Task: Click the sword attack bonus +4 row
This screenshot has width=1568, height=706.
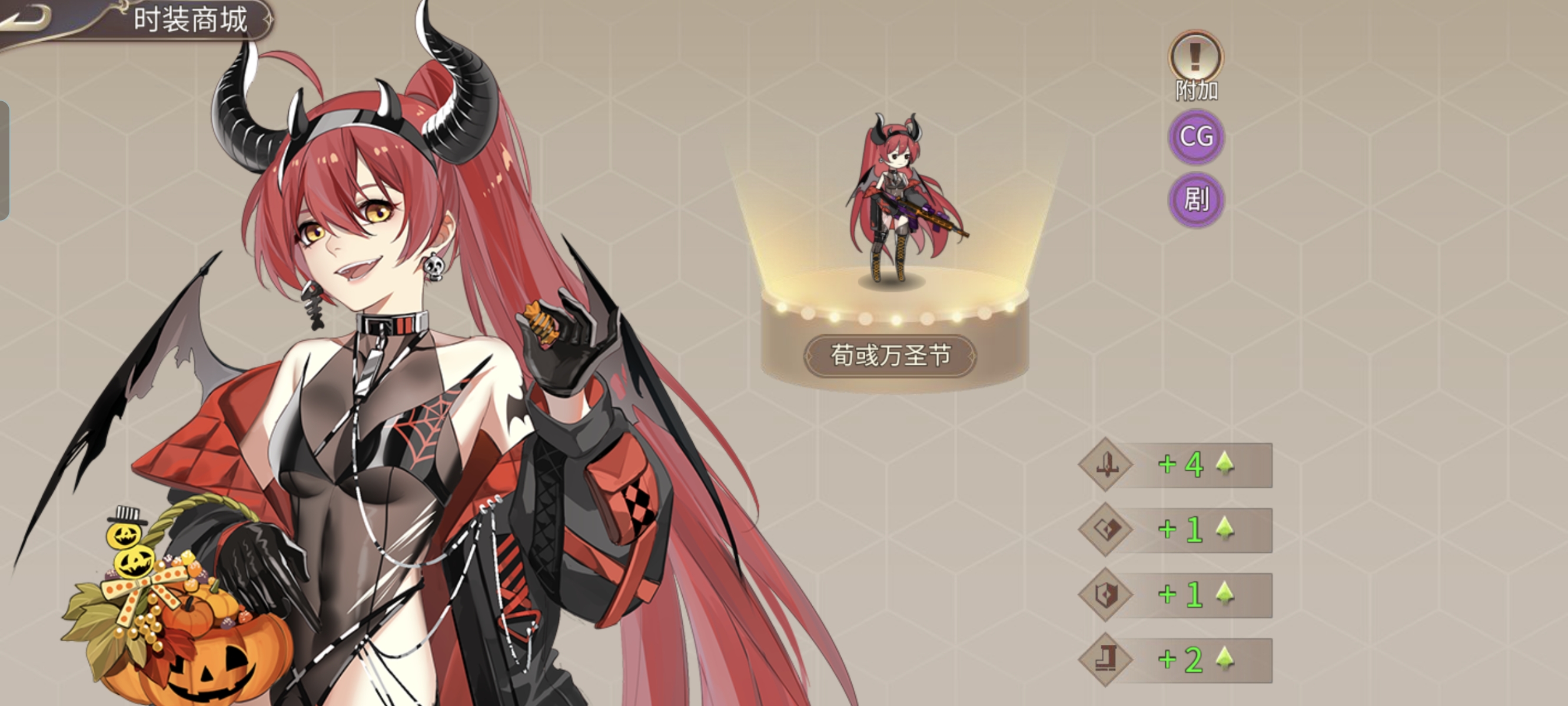Action: pos(1176,465)
